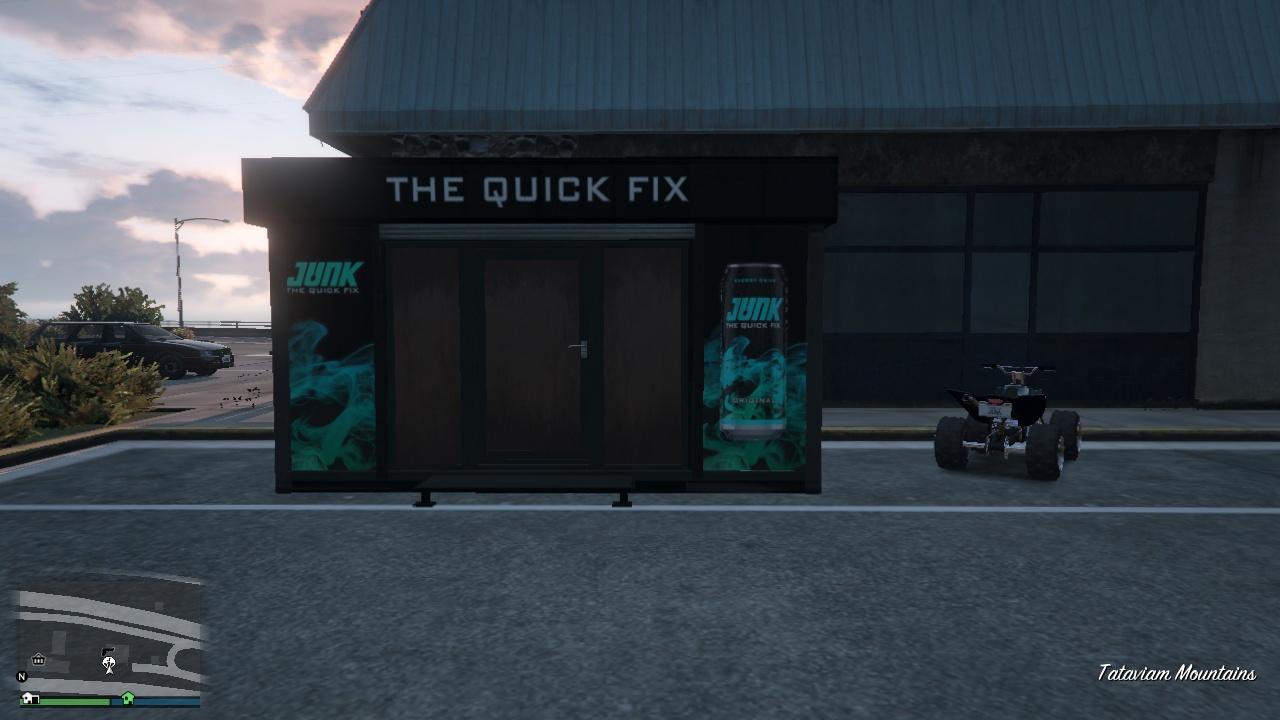Click the blue stamina bar segment
This screenshot has height=720, width=1280.
(x=167, y=701)
